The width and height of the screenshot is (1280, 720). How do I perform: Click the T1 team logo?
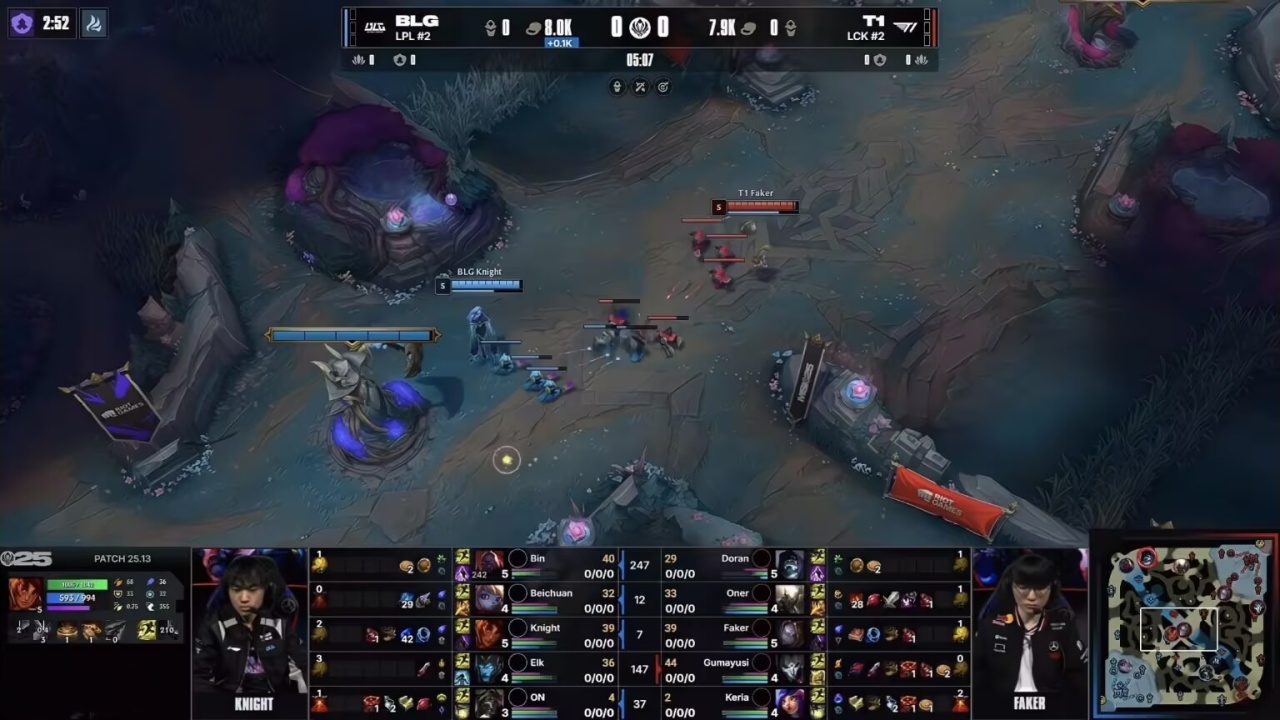[906, 26]
